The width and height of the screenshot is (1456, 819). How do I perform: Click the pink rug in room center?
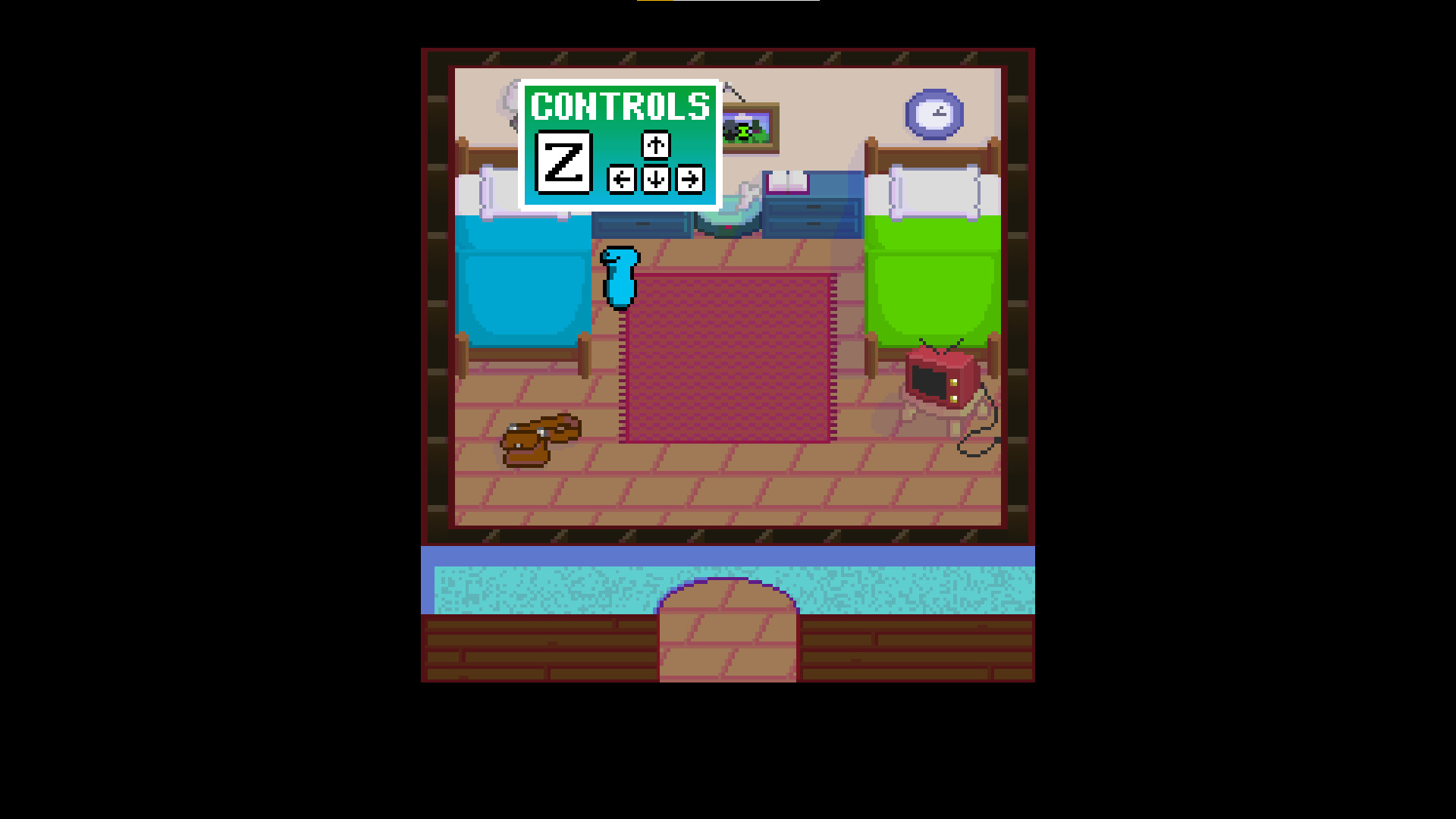coord(728,356)
